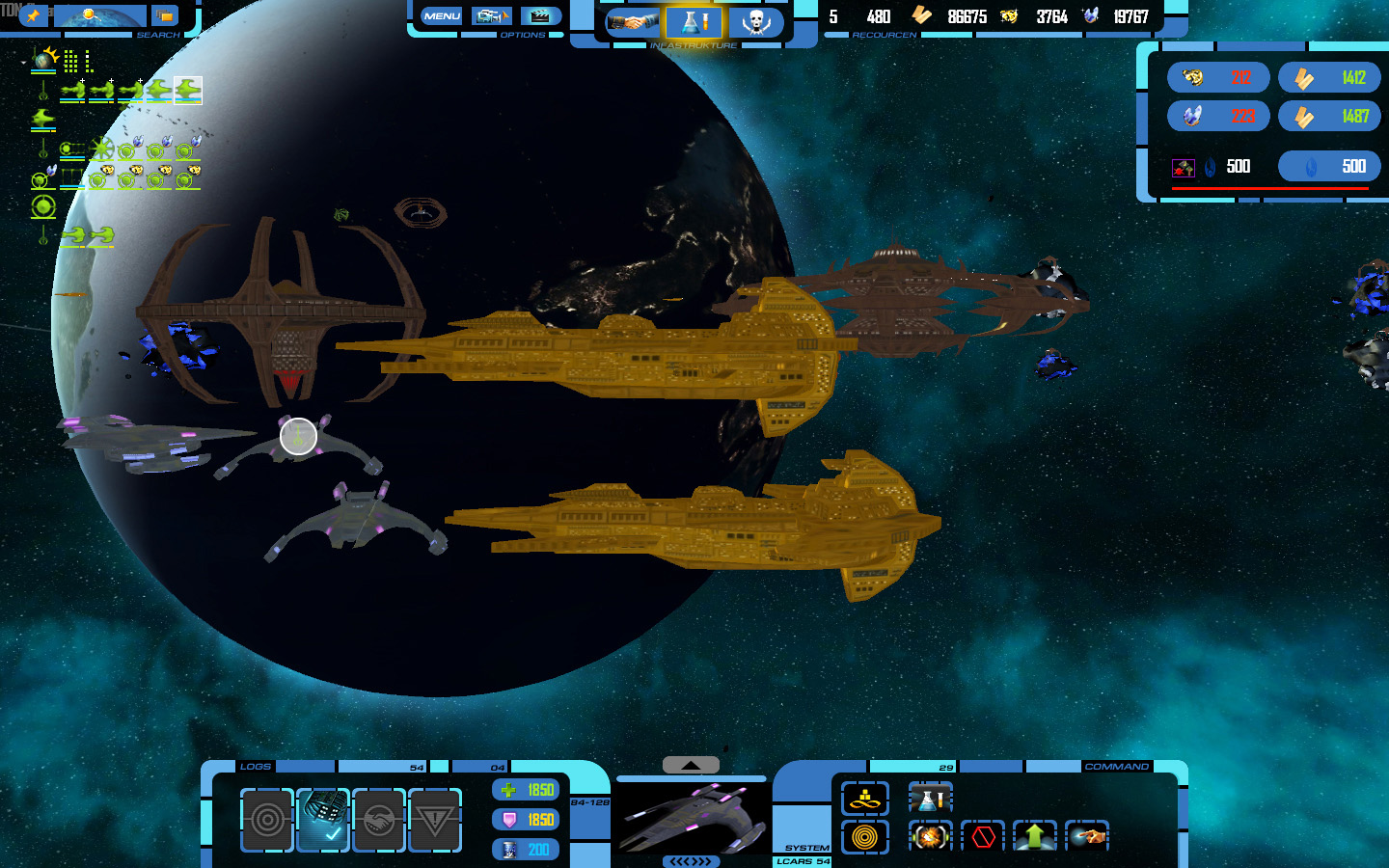Click the handshake ability button in the ship panel
This screenshot has height=868, width=1389.
pos(378,820)
